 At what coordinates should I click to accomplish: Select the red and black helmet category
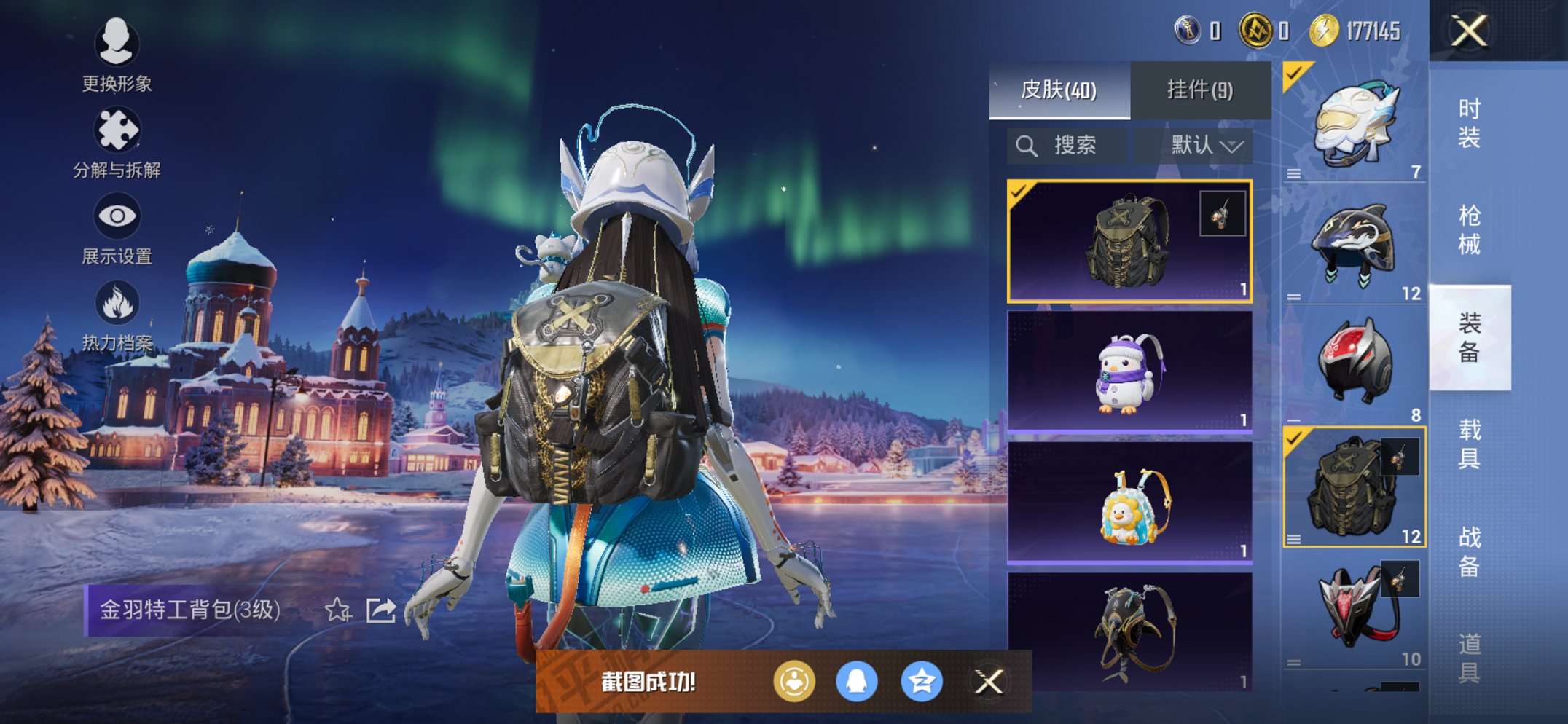pyautogui.click(x=1354, y=364)
